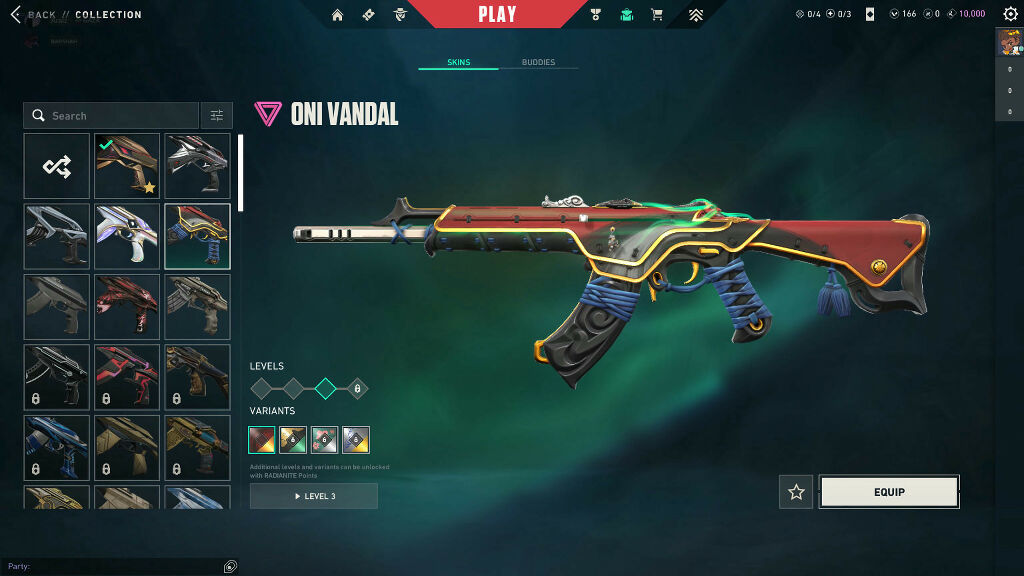Click the red PLAY button
This screenshot has height=576, width=1024.
click(x=497, y=14)
